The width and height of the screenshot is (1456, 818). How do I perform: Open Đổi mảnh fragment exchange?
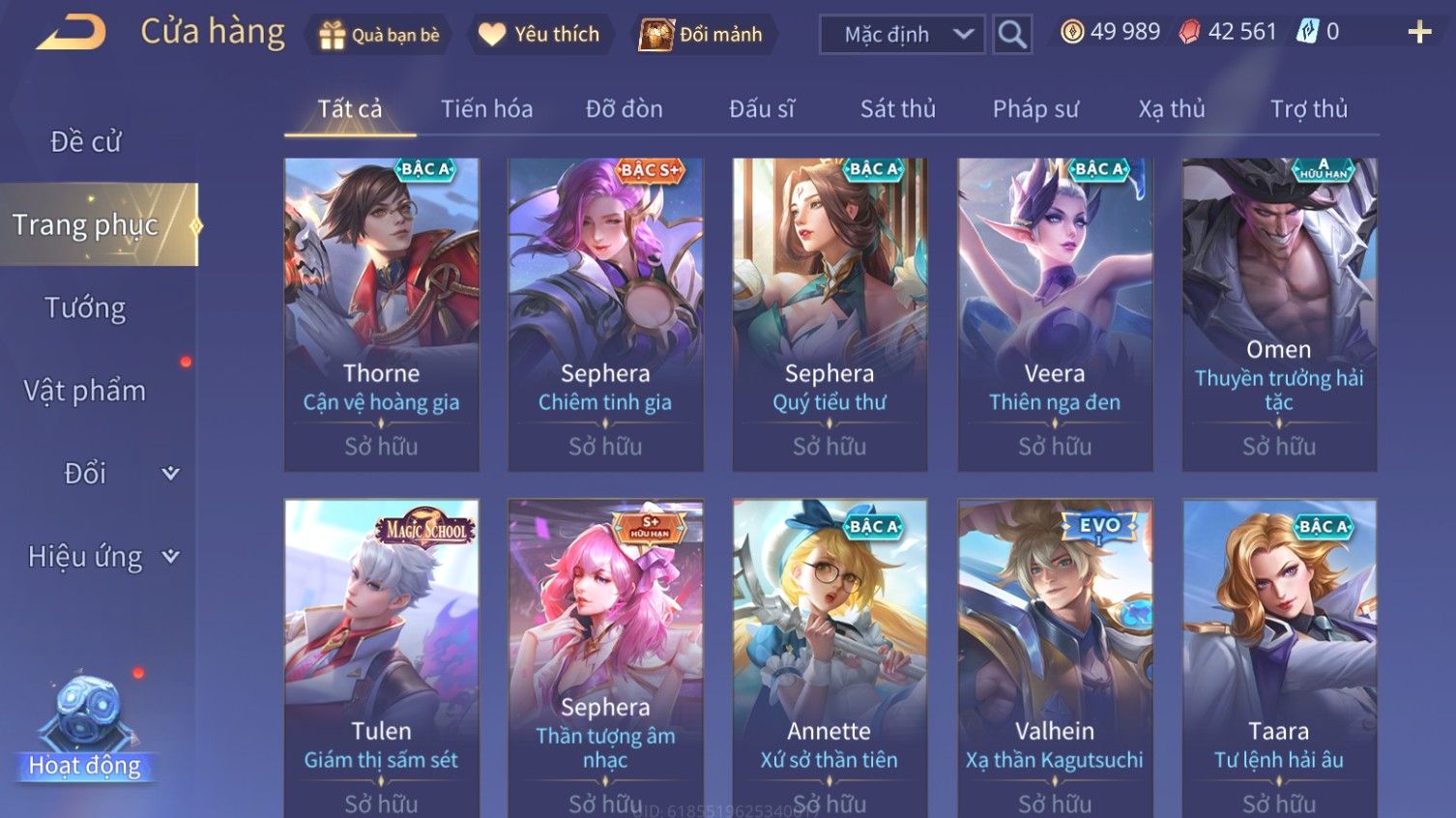pos(702,35)
